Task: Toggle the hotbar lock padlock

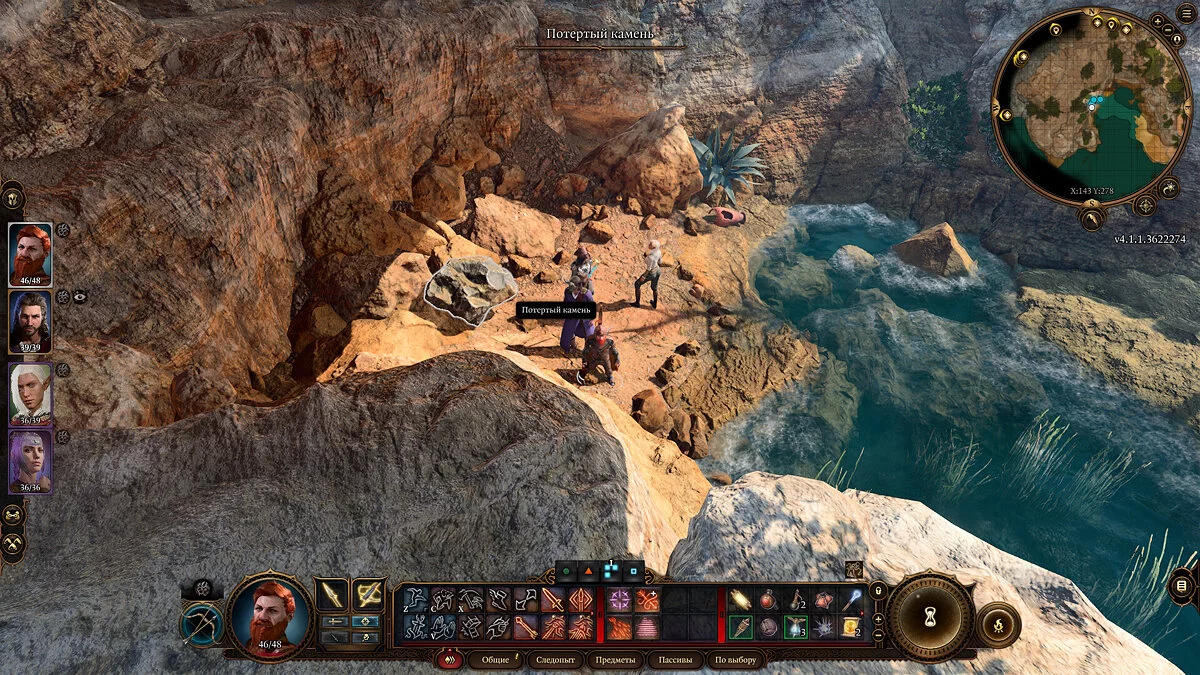Action: coord(878,591)
